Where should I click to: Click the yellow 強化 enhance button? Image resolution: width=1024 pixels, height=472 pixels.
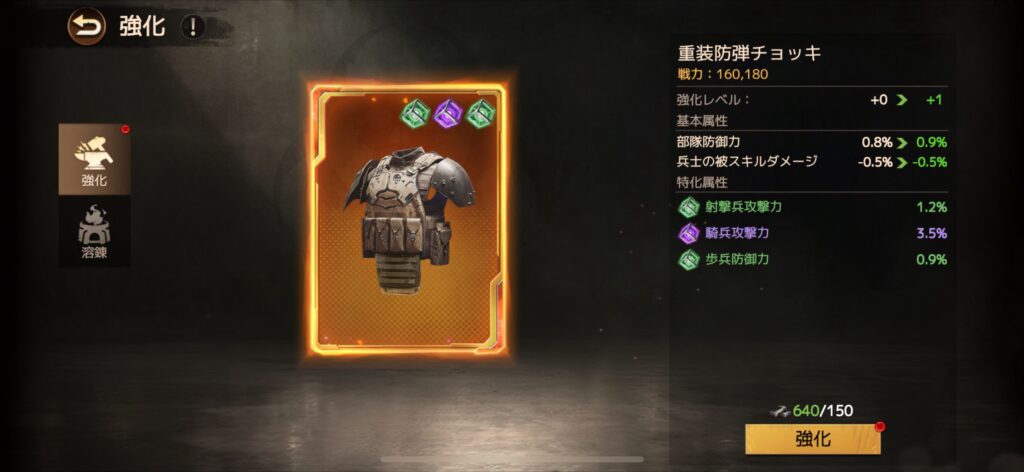pos(812,438)
